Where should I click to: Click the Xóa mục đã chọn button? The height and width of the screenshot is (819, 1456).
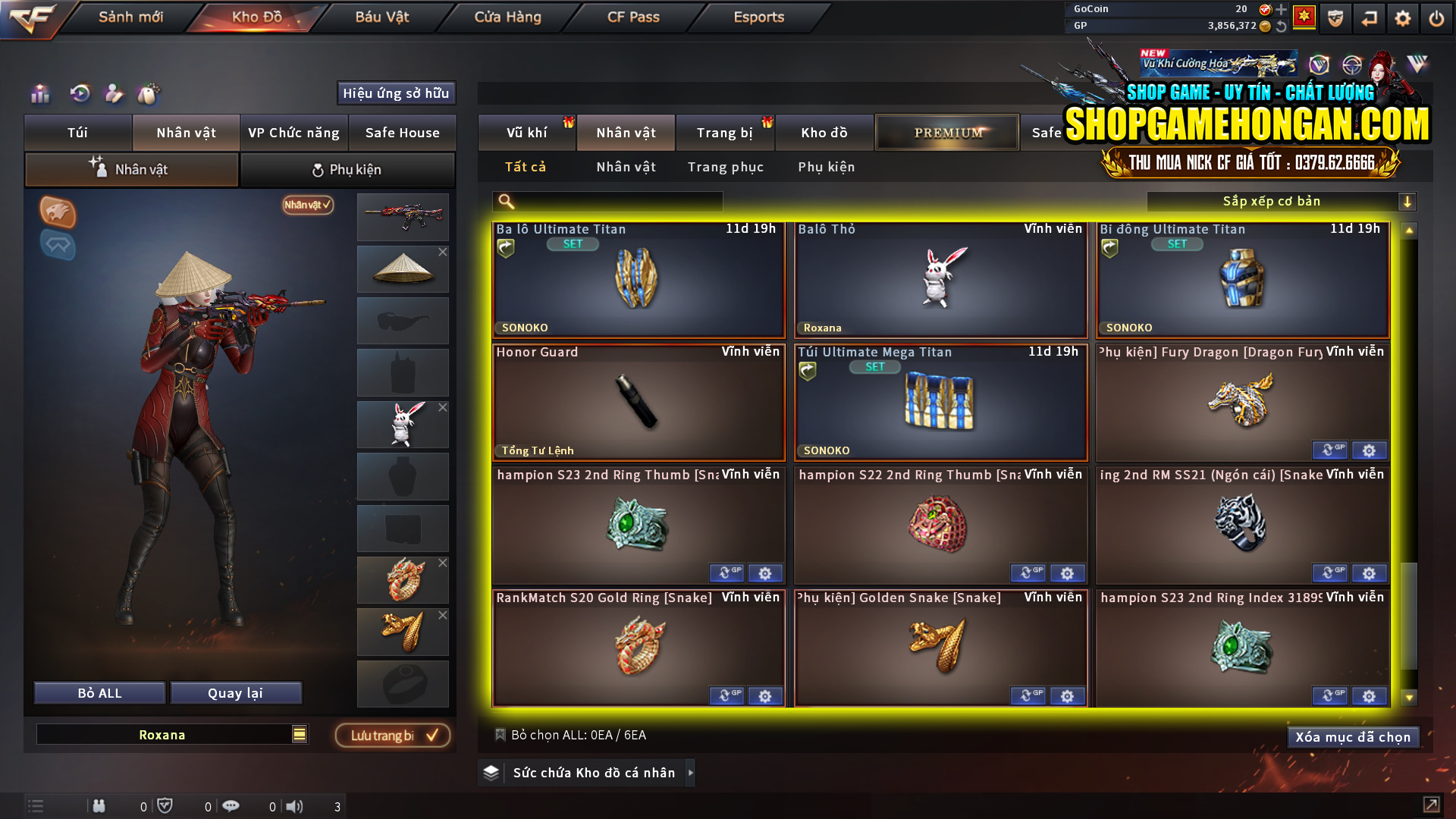click(1353, 736)
